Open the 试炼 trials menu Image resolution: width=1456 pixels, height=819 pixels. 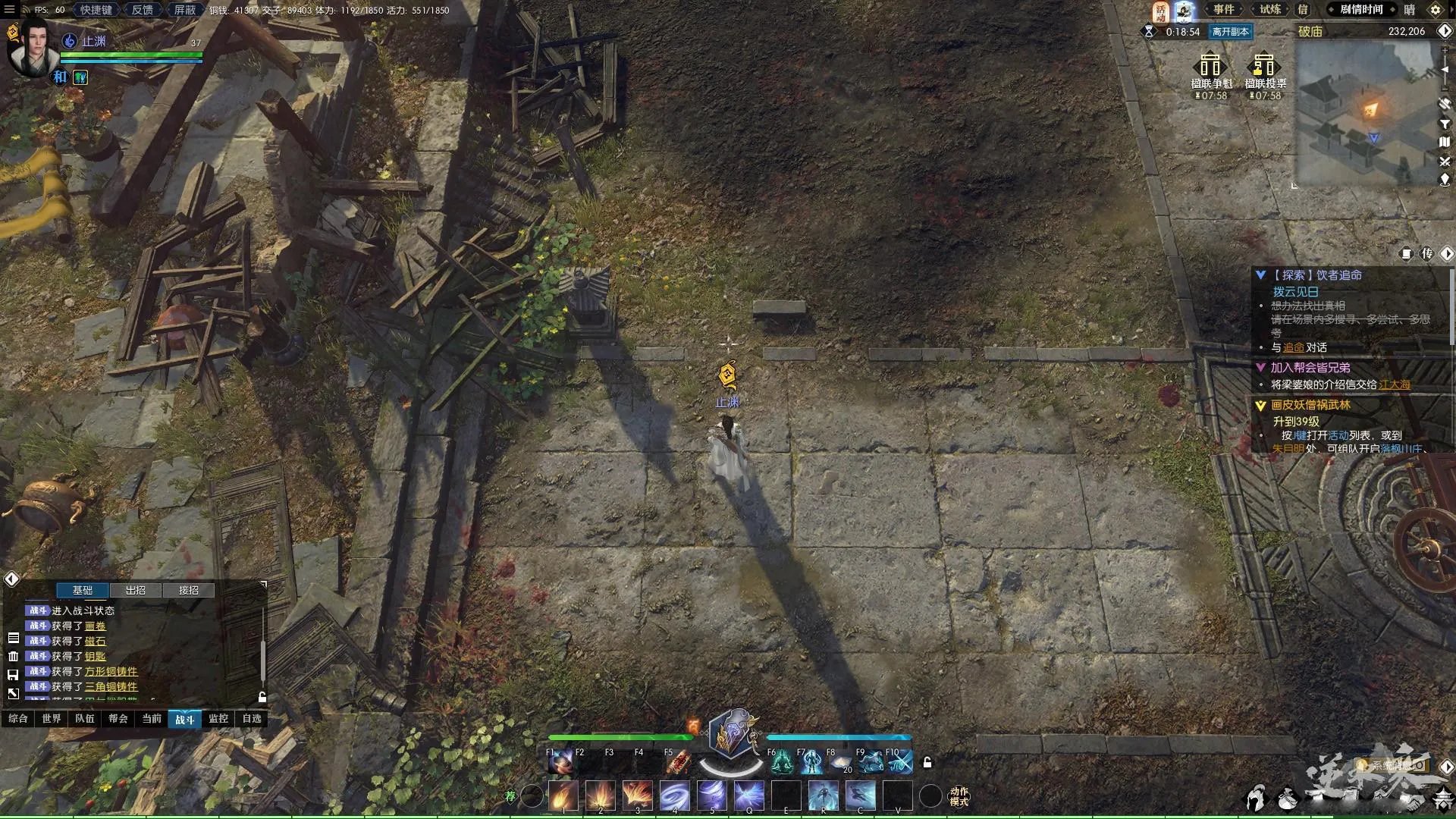(1270, 10)
